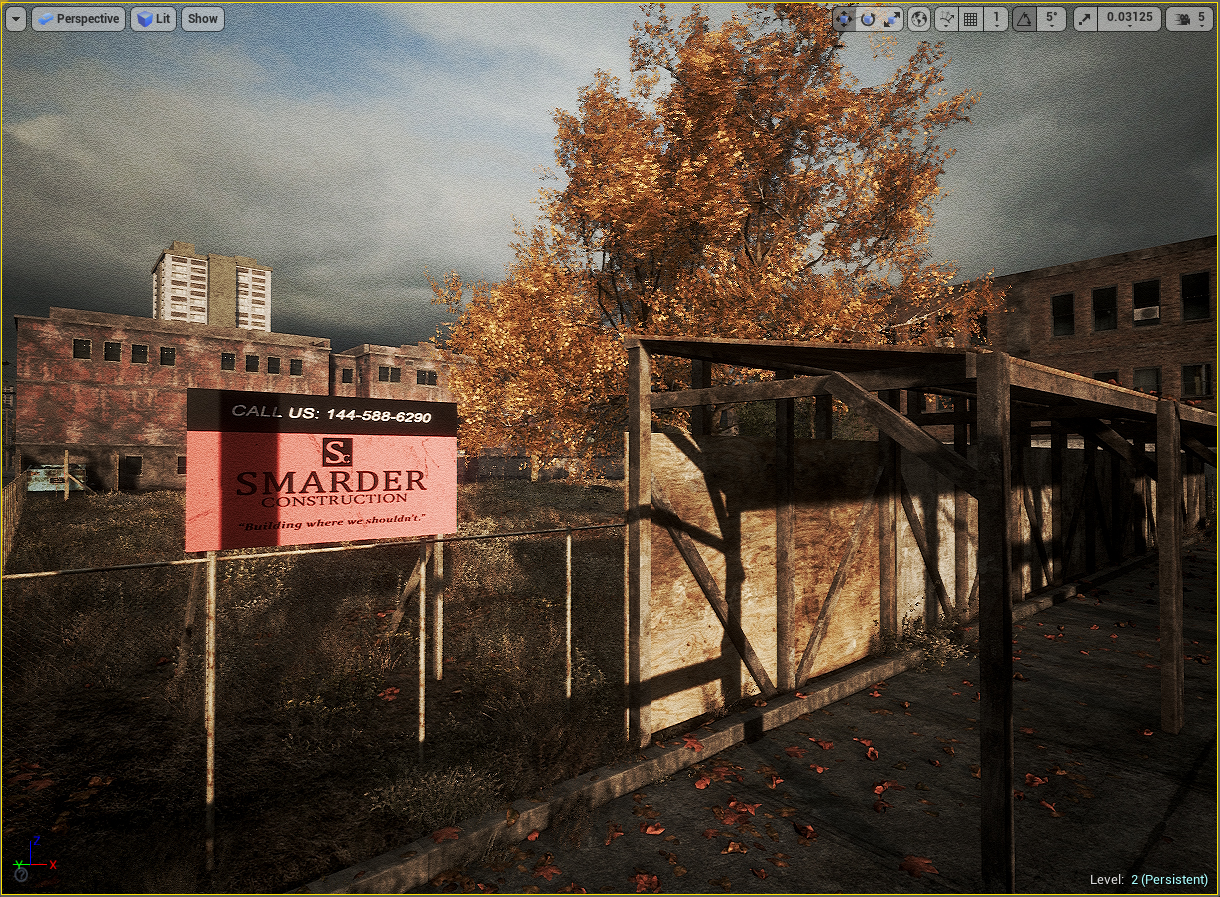This screenshot has width=1220, height=897.
Task: Open the grid snap size dropdown
Action: [x=996, y=19]
